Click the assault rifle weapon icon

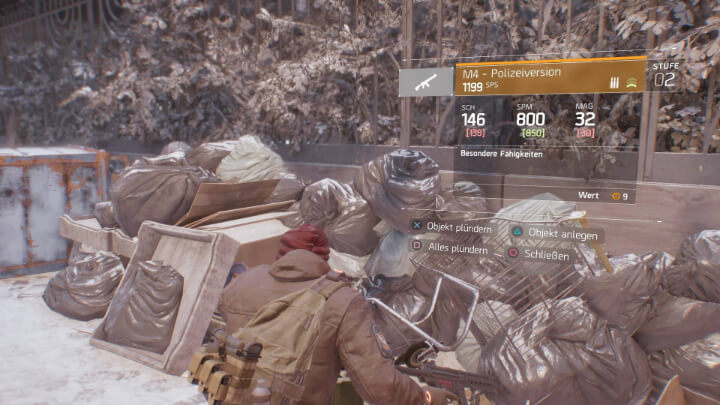coord(426,81)
